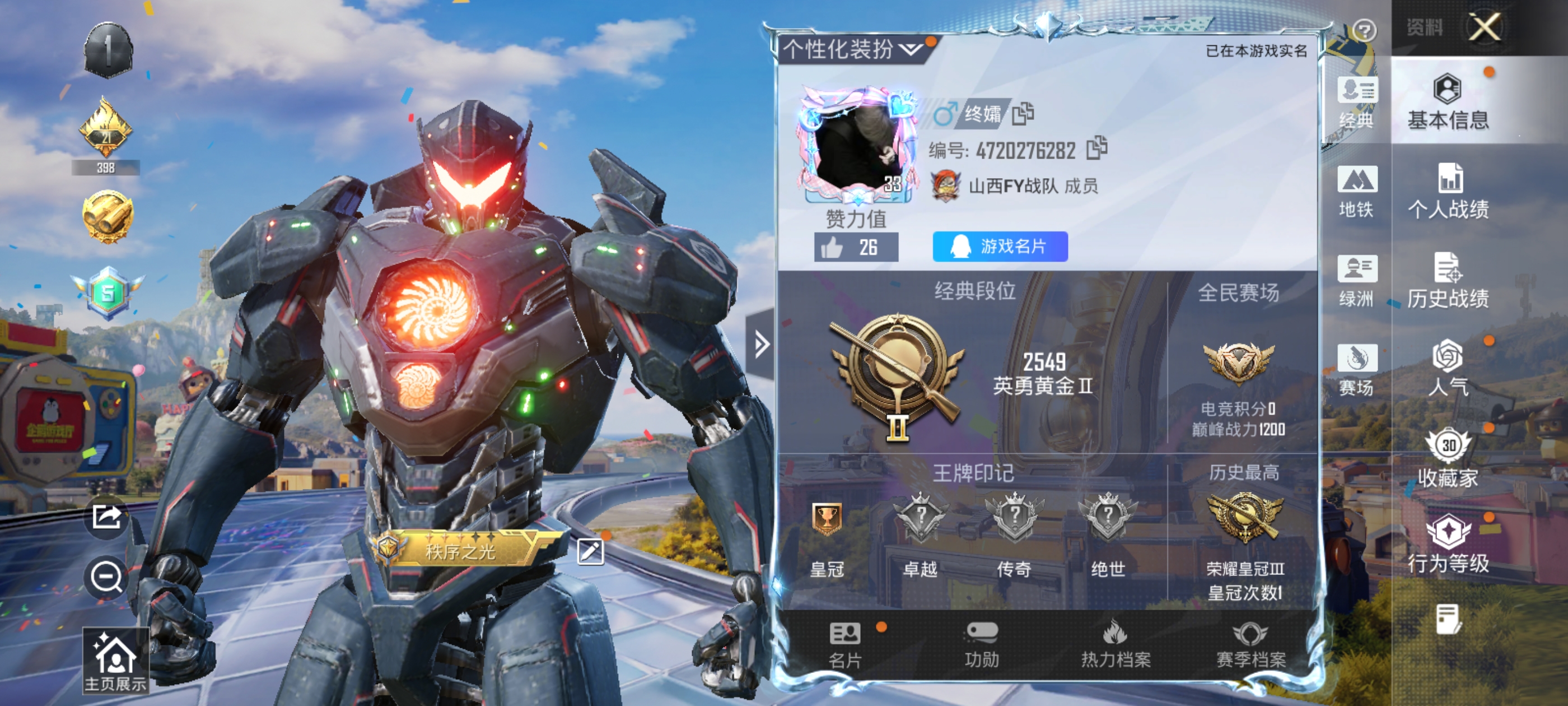
Task: Open the 功勋 merit tab
Action: pyautogui.click(x=981, y=644)
